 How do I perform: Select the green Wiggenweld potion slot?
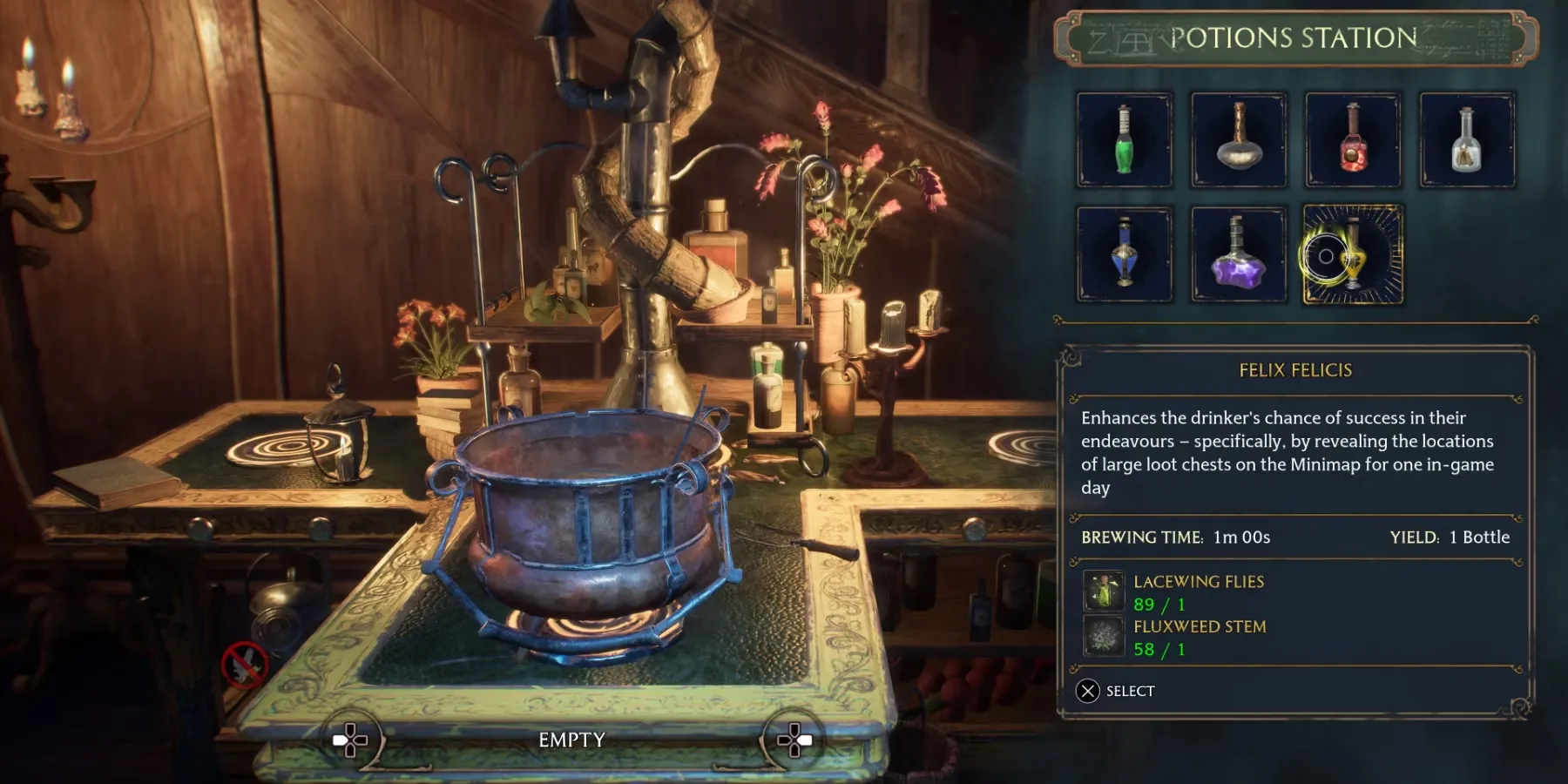tap(1125, 139)
